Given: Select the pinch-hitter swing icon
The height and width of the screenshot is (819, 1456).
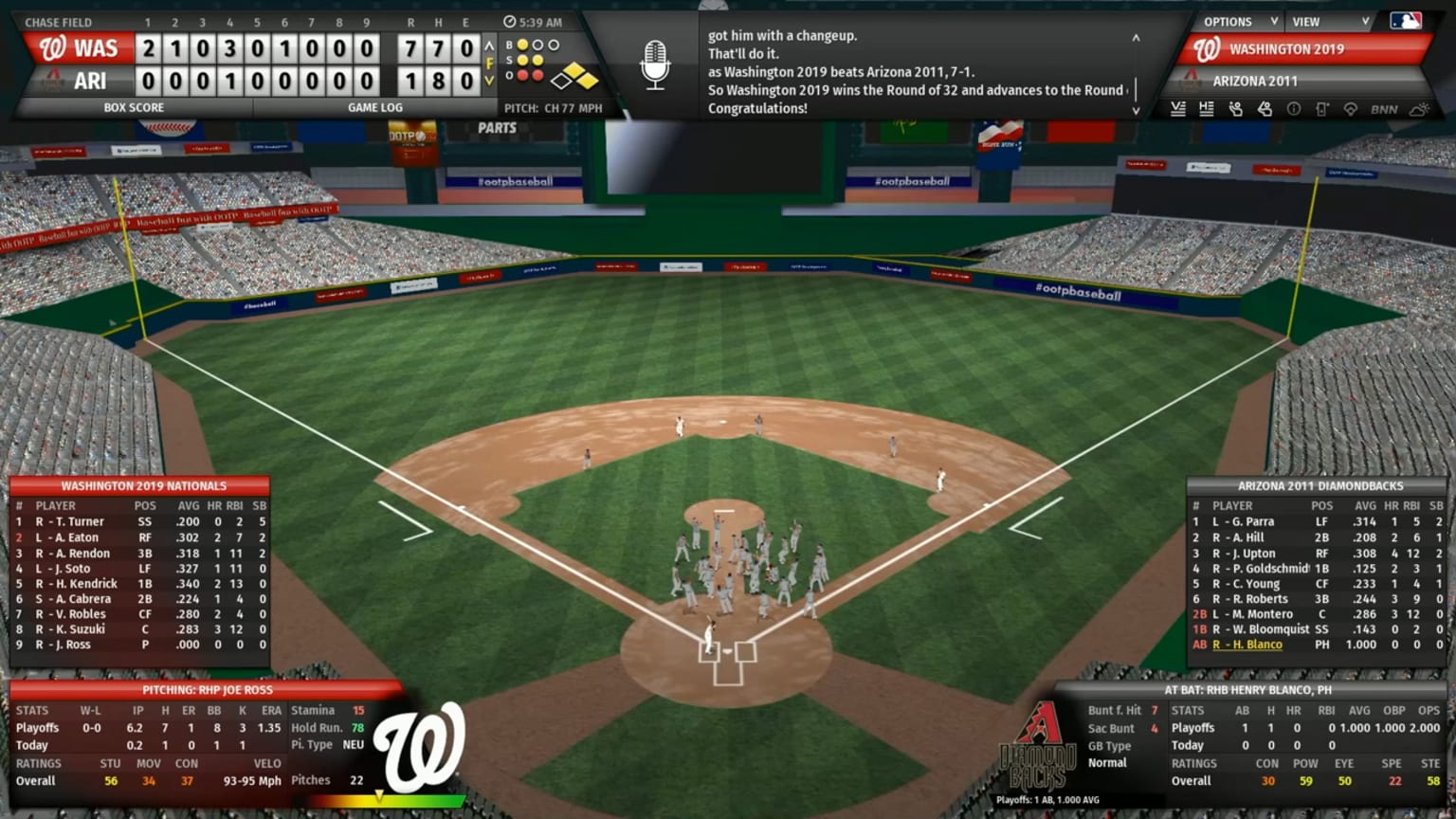Looking at the screenshot, I should point(1264,109).
